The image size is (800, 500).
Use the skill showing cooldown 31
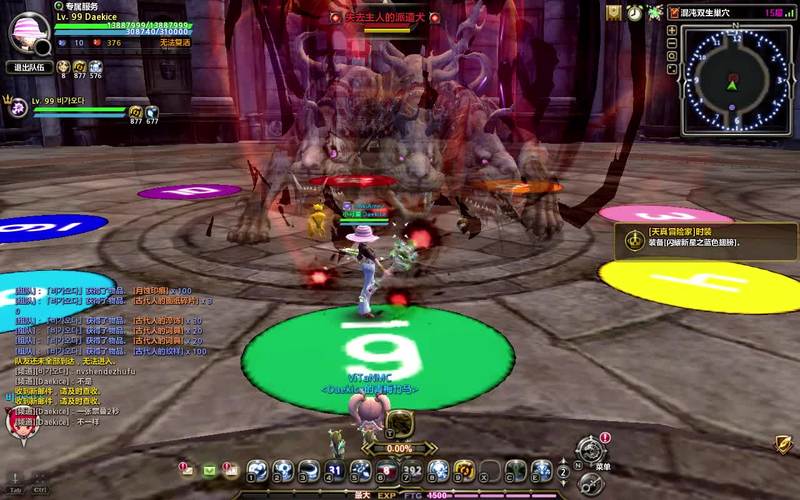pos(335,470)
